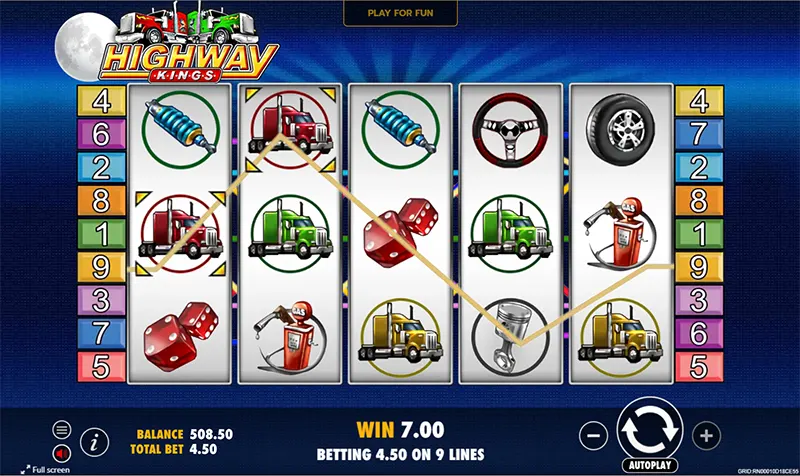
Task: Start Autoplay mode
Action: point(650,466)
